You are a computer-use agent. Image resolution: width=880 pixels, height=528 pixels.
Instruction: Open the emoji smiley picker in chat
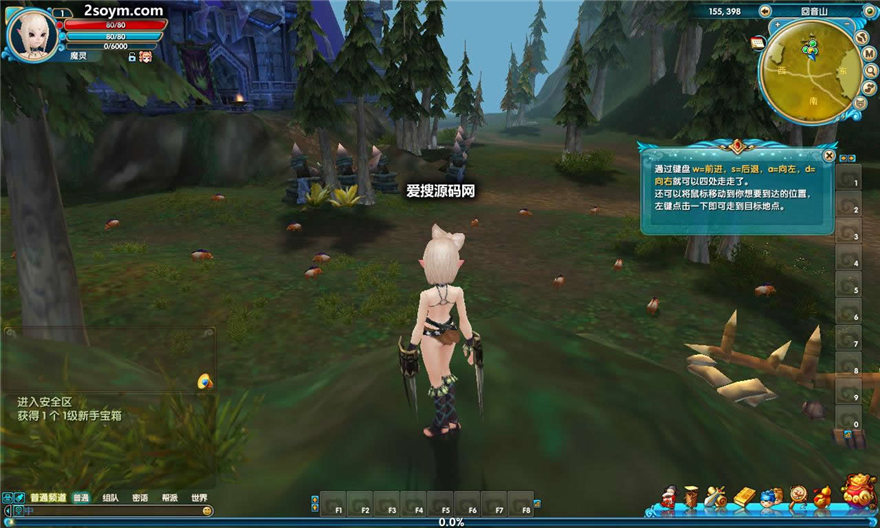207,510
